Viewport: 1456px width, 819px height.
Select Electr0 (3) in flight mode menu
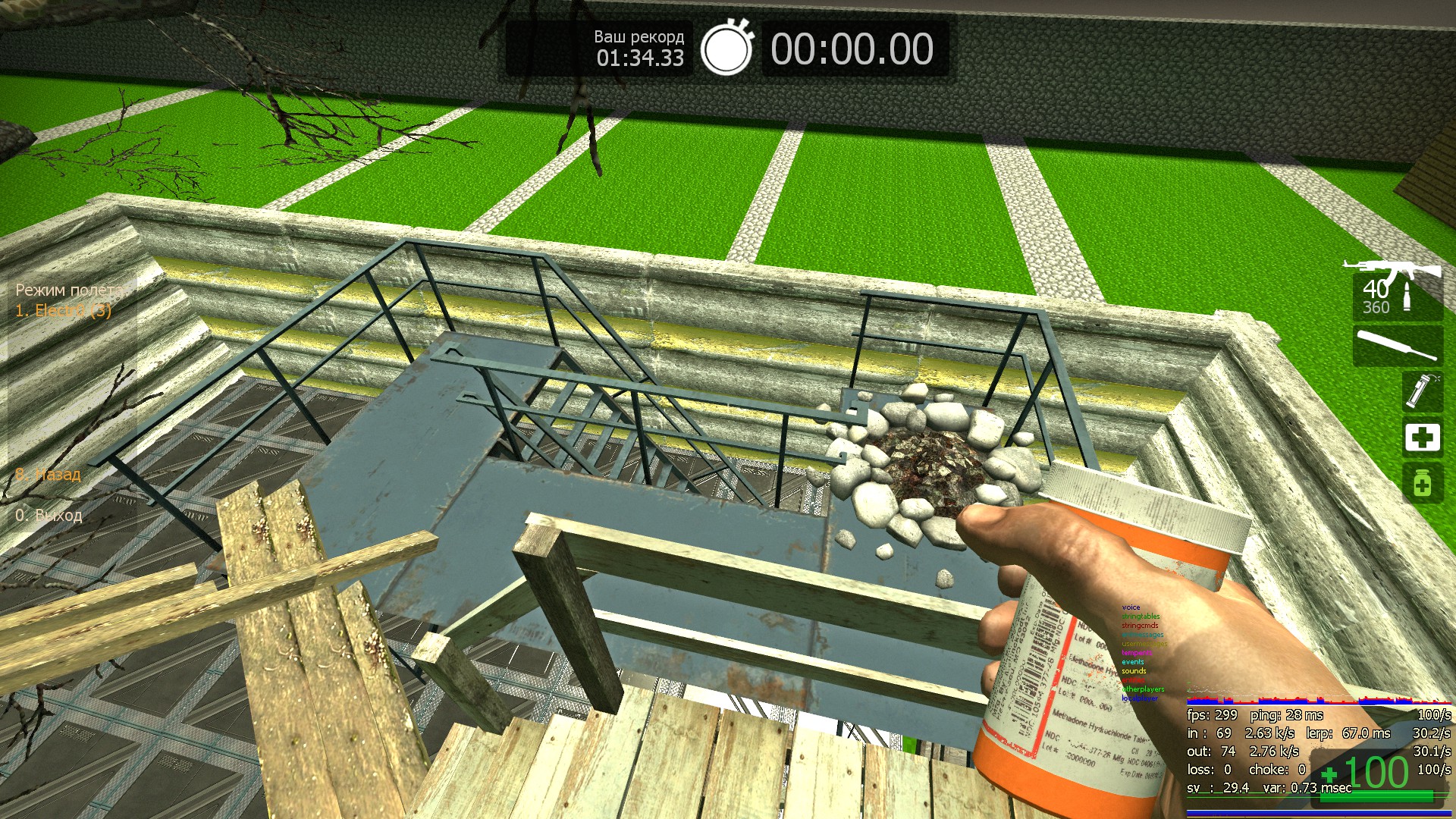(x=64, y=310)
